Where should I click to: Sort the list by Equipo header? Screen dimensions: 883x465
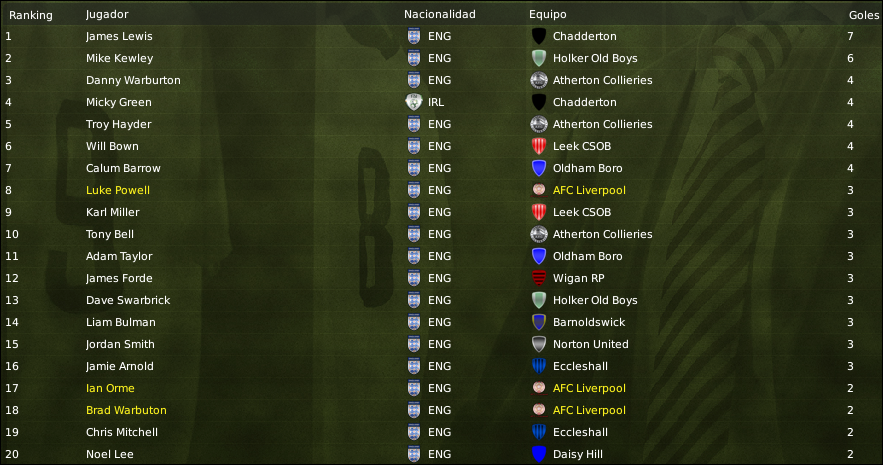[x=547, y=15]
